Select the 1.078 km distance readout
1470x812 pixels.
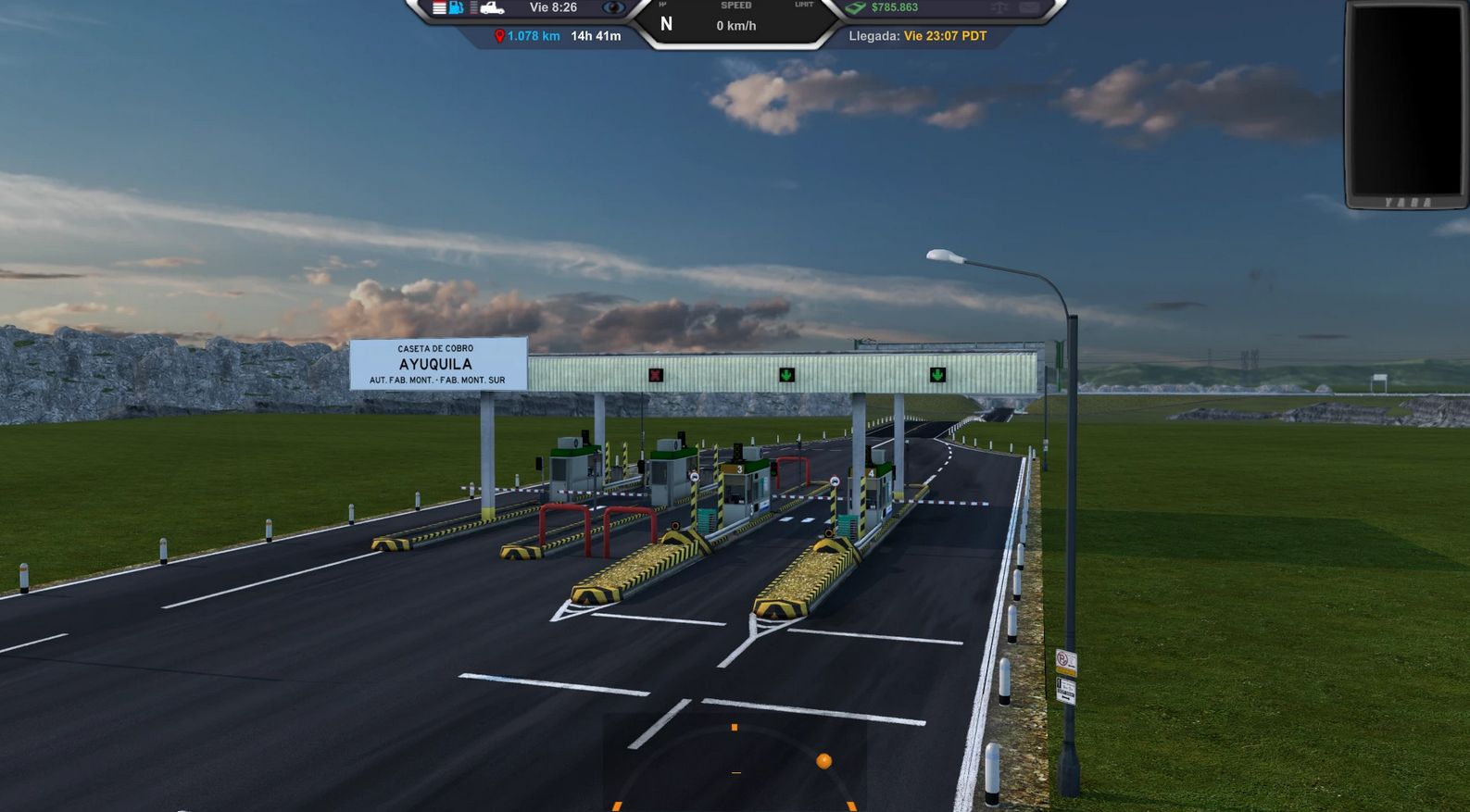pos(531,37)
